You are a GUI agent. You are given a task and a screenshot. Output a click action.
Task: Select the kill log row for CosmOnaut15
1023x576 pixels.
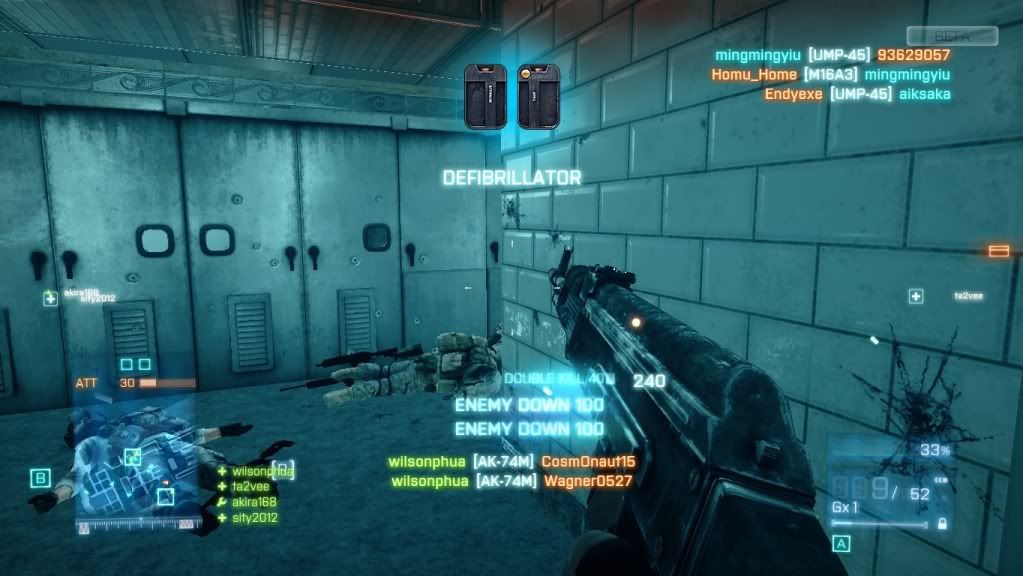point(511,462)
